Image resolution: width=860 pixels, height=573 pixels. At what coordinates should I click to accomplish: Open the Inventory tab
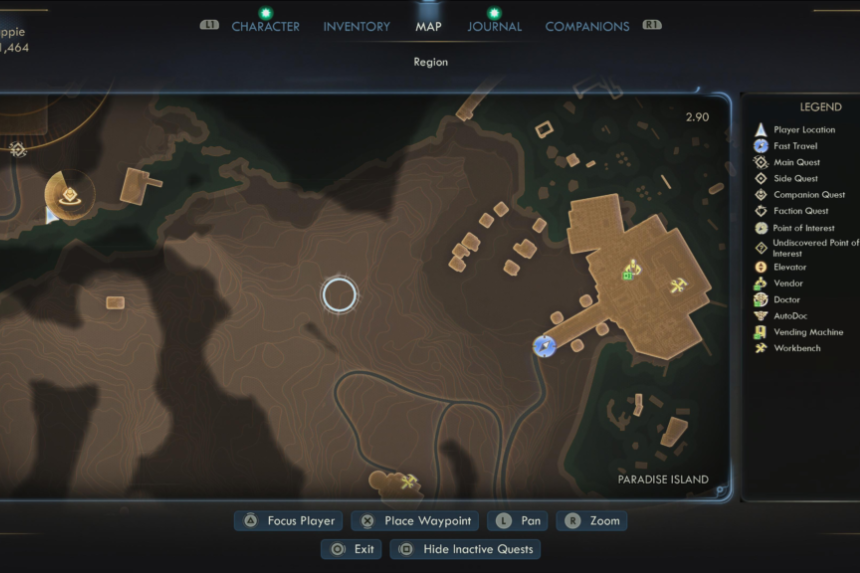pos(357,26)
